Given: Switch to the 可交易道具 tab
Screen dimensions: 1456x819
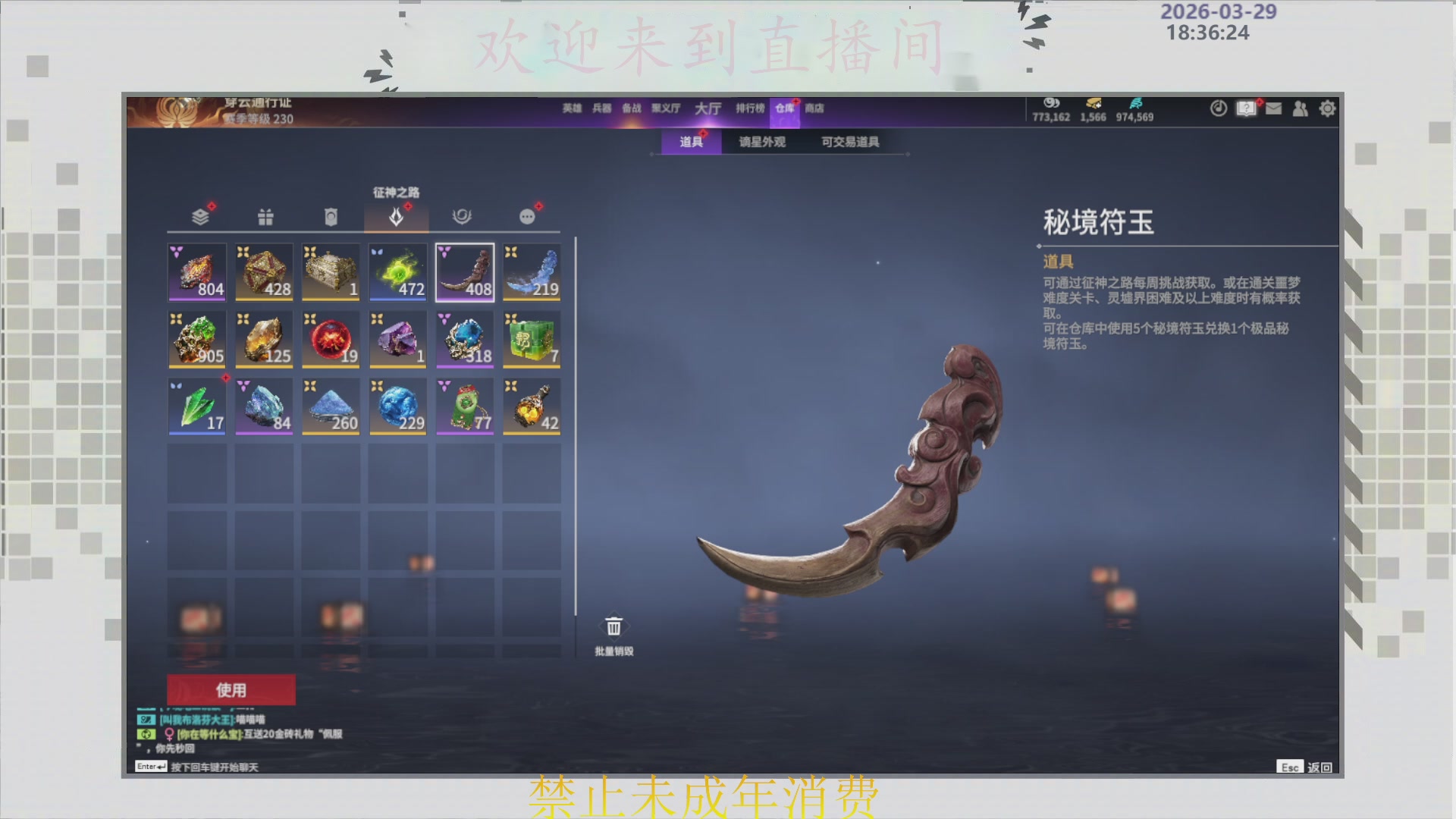Looking at the screenshot, I should [x=849, y=143].
